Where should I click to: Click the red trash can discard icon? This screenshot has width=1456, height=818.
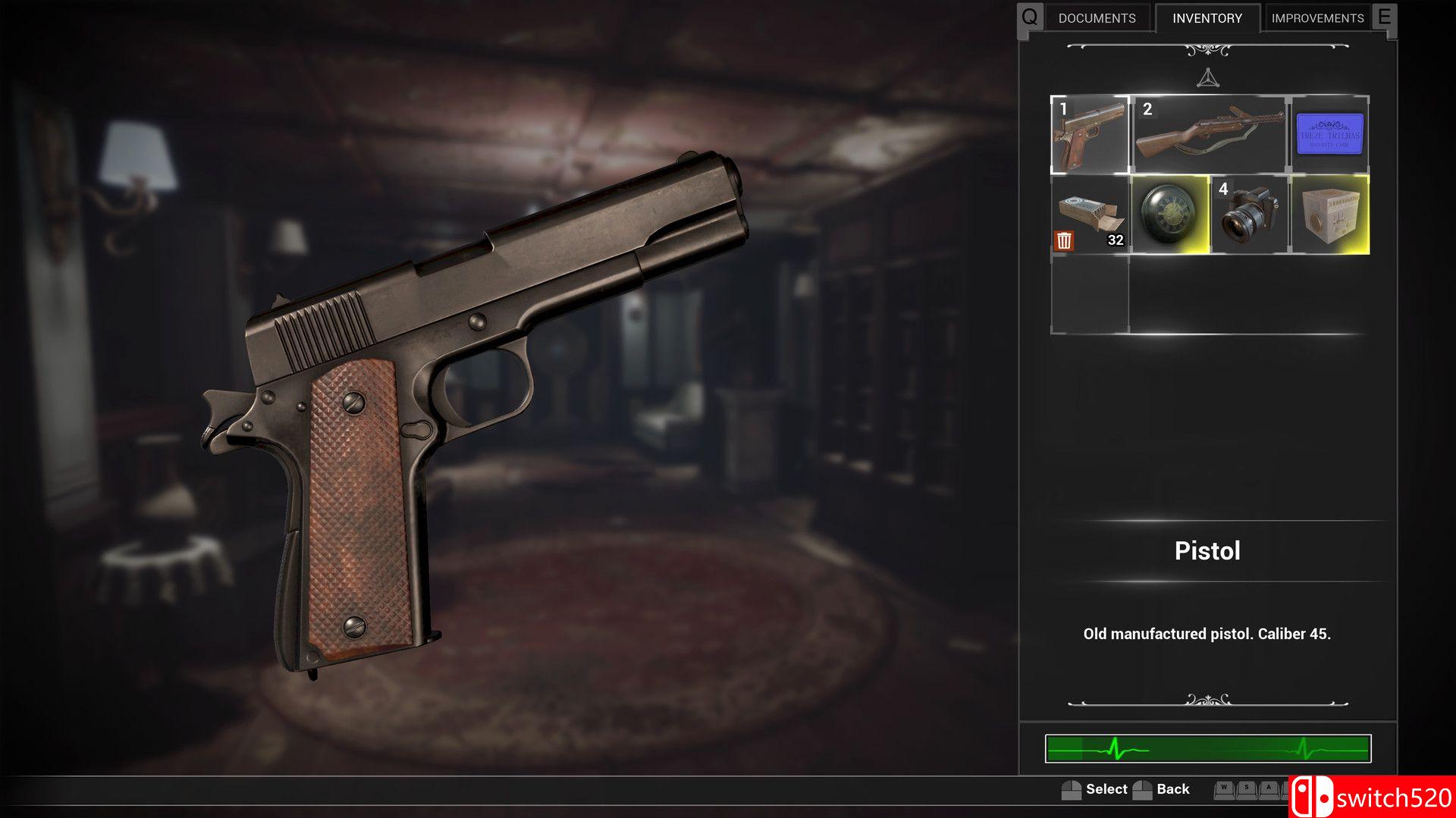(x=1064, y=240)
